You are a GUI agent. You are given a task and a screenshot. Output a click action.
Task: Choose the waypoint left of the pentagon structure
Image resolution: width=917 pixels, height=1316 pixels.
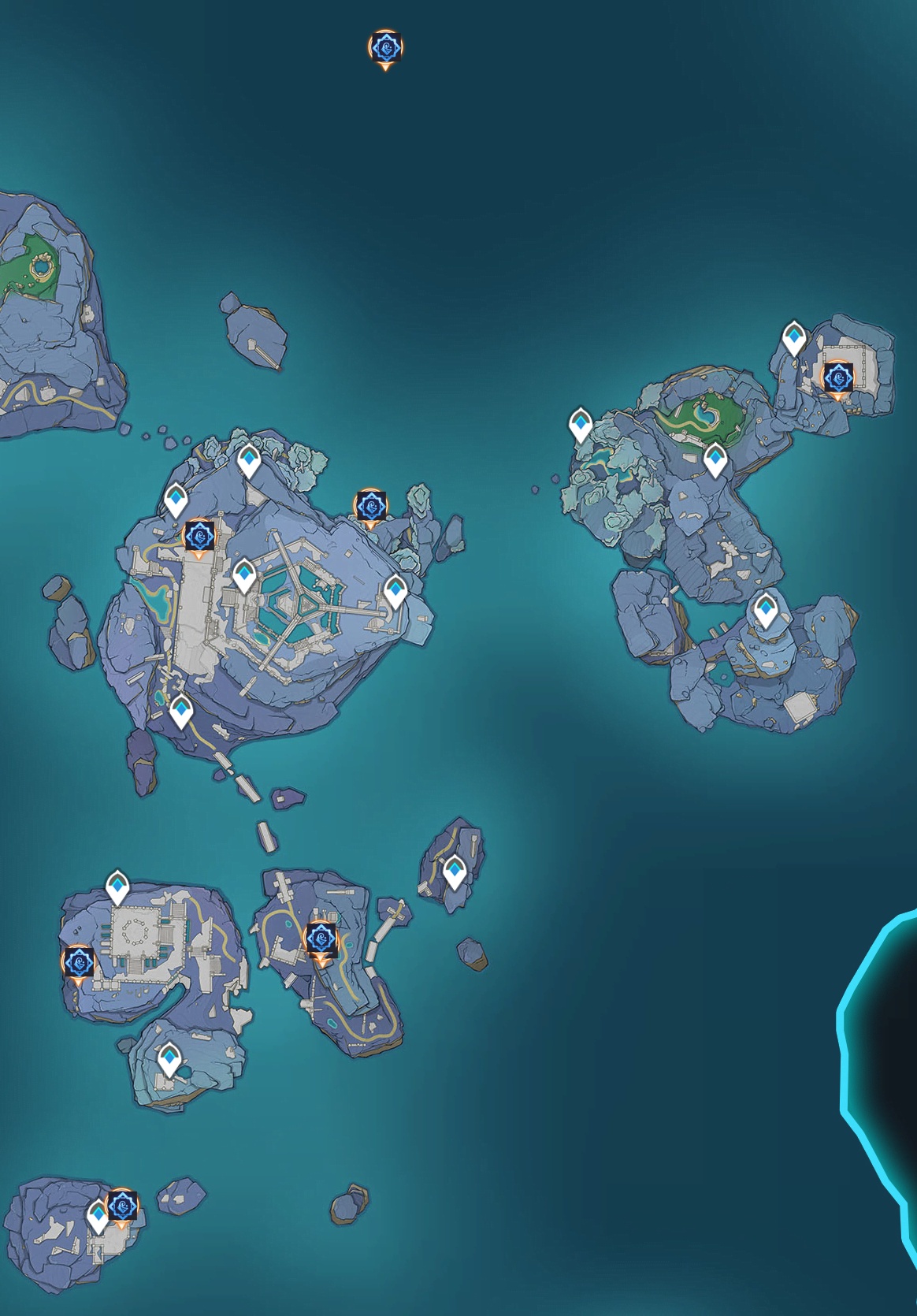[x=243, y=576]
